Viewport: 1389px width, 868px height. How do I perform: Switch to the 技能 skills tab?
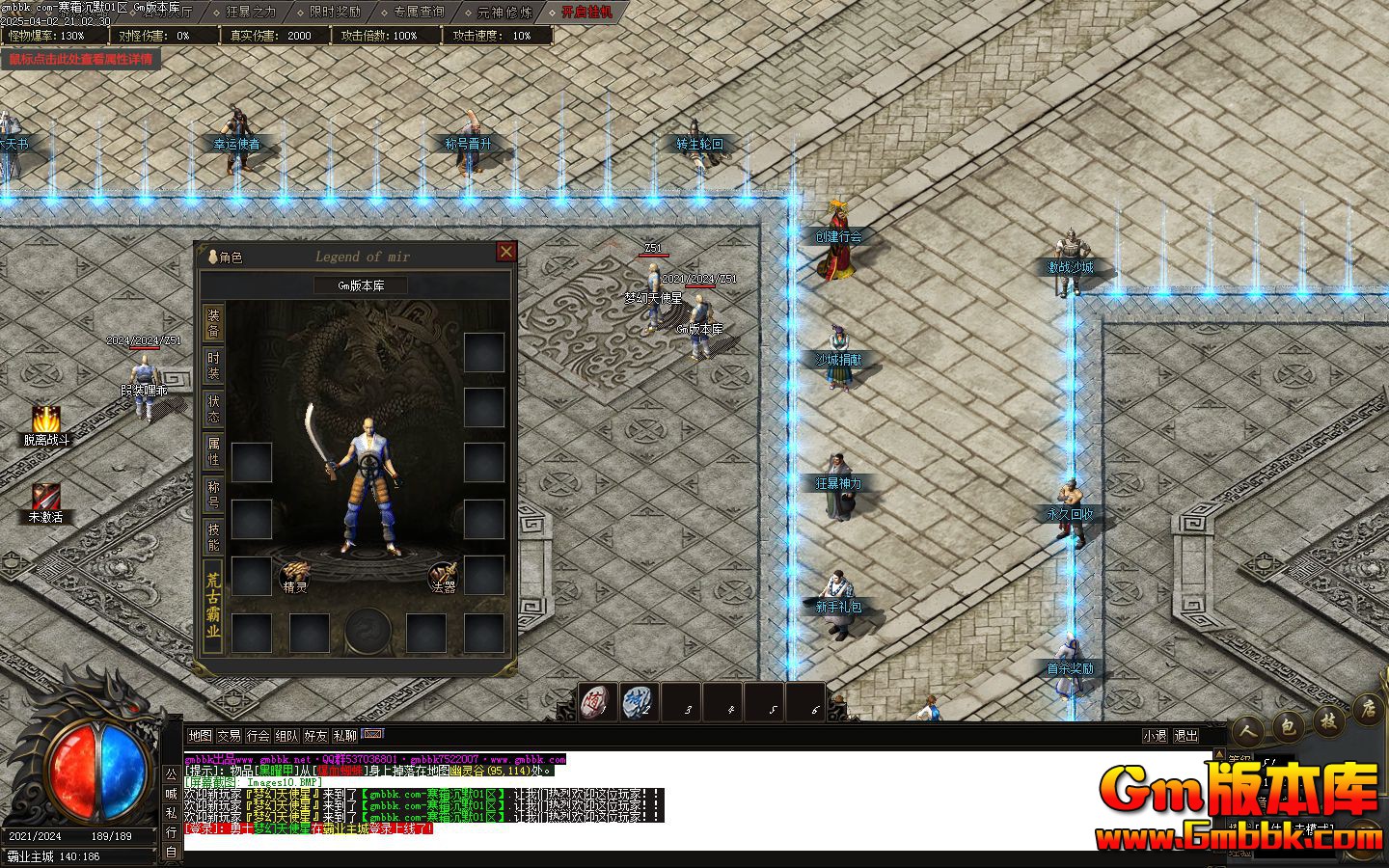click(x=213, y=536)
